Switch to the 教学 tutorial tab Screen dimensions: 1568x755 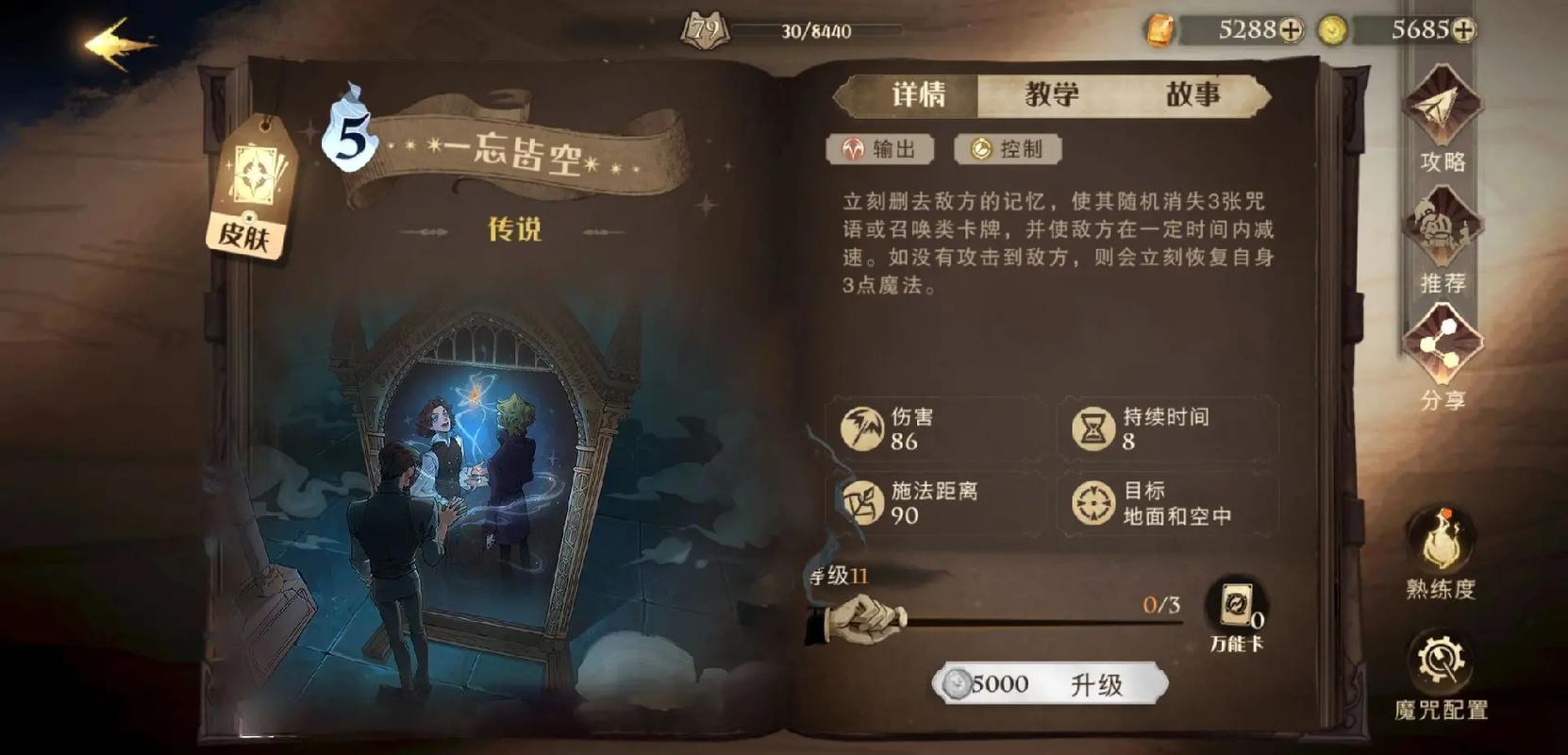tap(1050, 94)
